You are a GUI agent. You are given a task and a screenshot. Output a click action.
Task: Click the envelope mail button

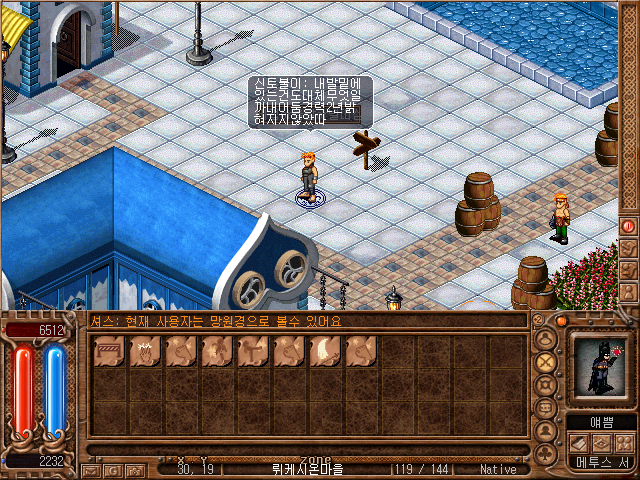tap(91, 469)
